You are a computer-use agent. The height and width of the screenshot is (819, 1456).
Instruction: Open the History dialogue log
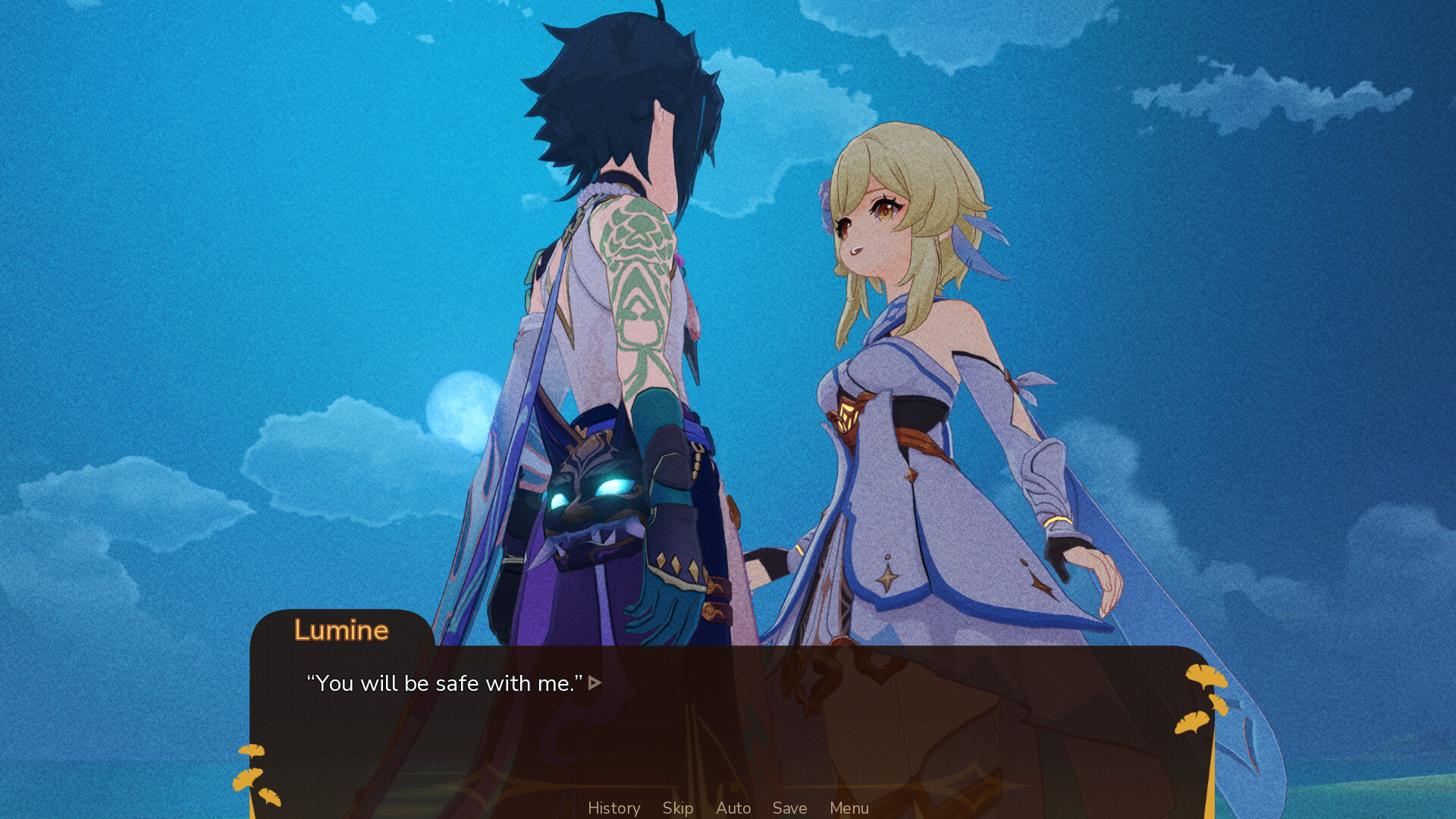[x=613, y=808]
